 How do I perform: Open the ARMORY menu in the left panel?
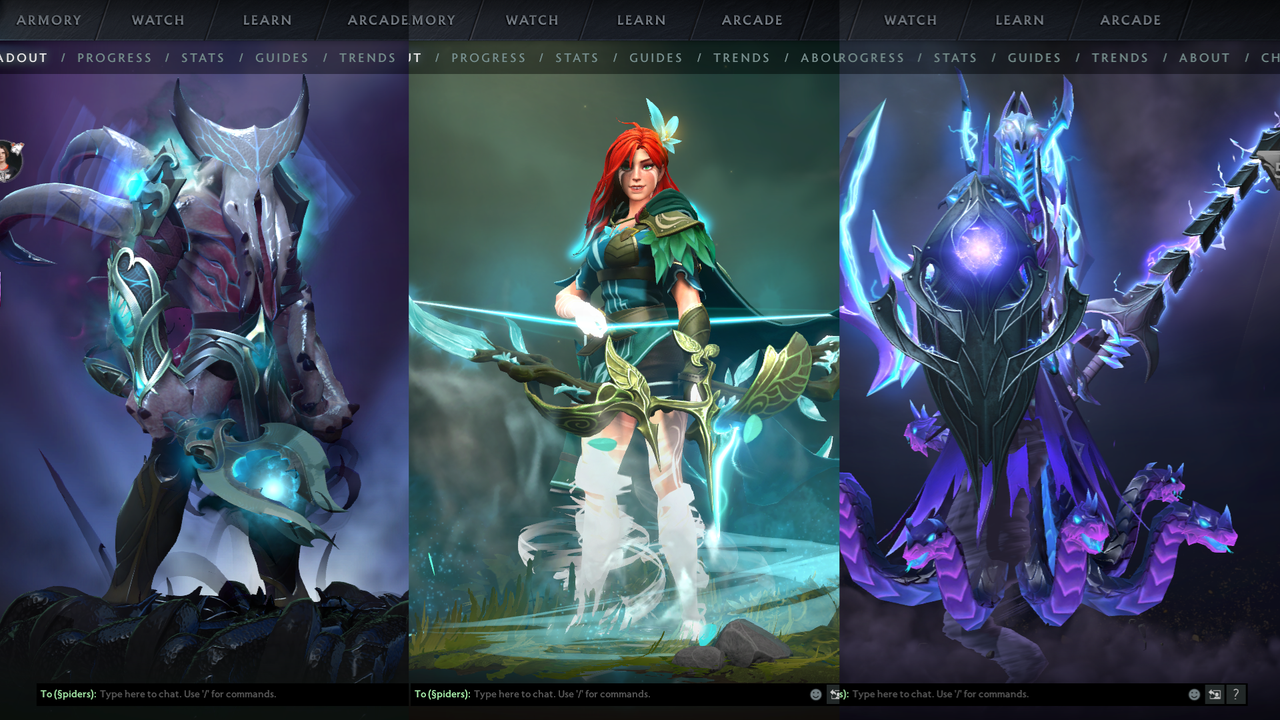click(x=48, y=20)
